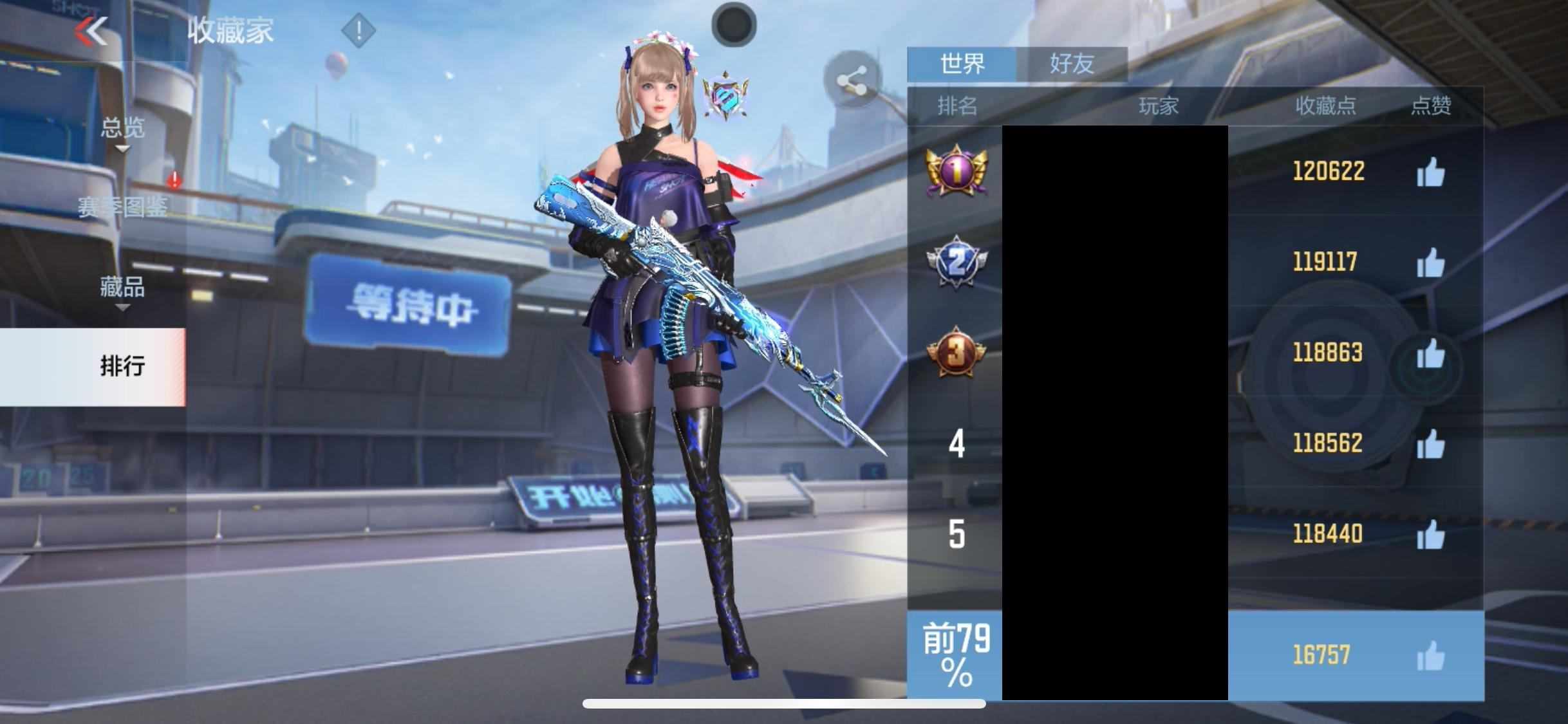Like the rank 2 player with 119117 points
The image size is (1568, 724).
pos(1430,263)
